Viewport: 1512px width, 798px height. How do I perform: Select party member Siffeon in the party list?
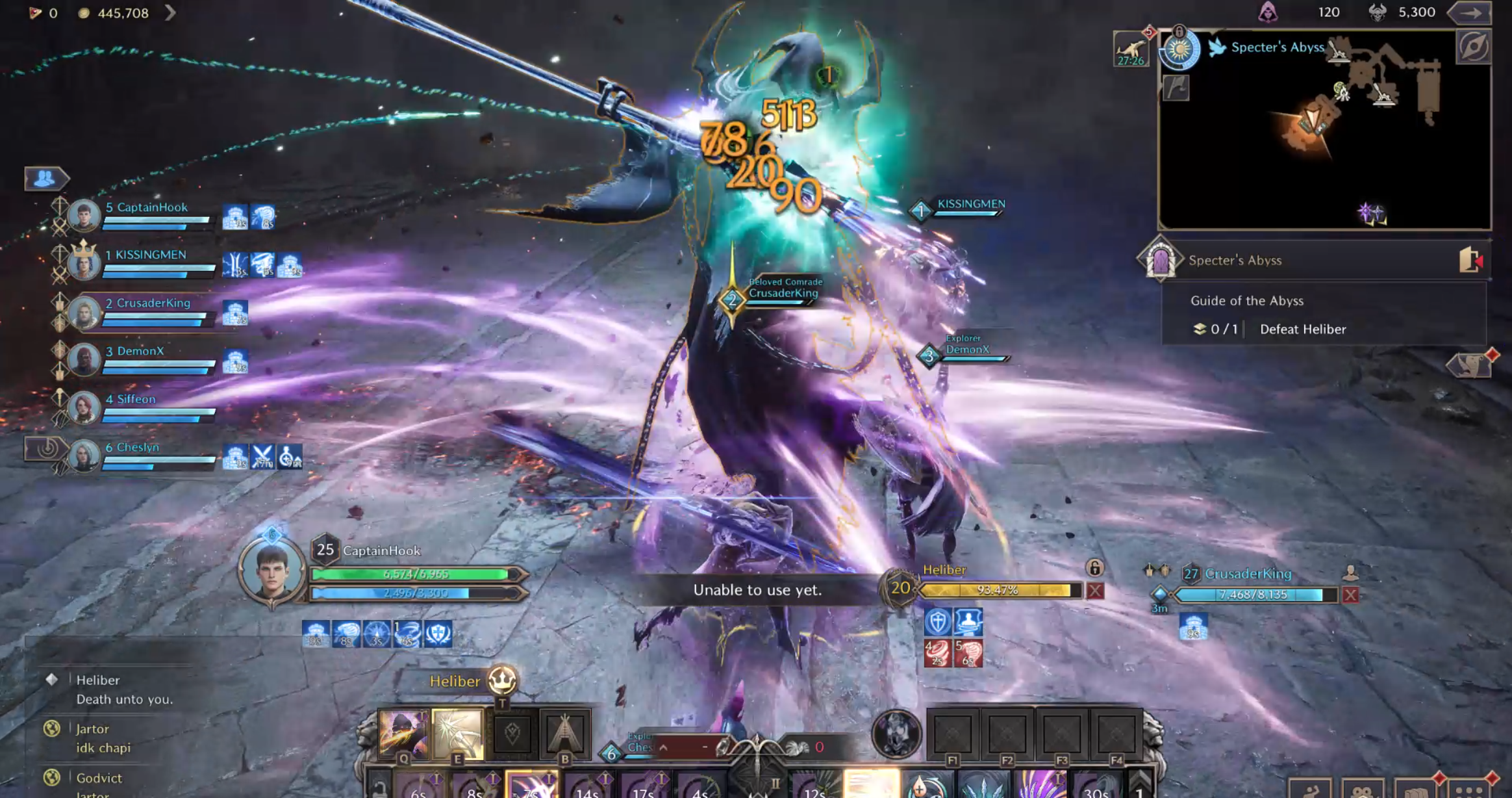(136, 400)
